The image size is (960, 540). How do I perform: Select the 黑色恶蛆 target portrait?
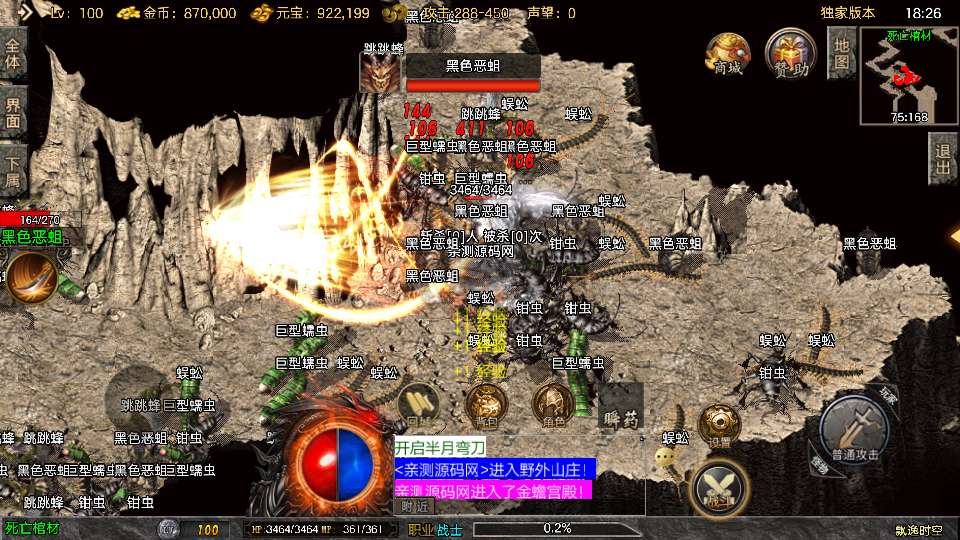[x=380, y=73]
